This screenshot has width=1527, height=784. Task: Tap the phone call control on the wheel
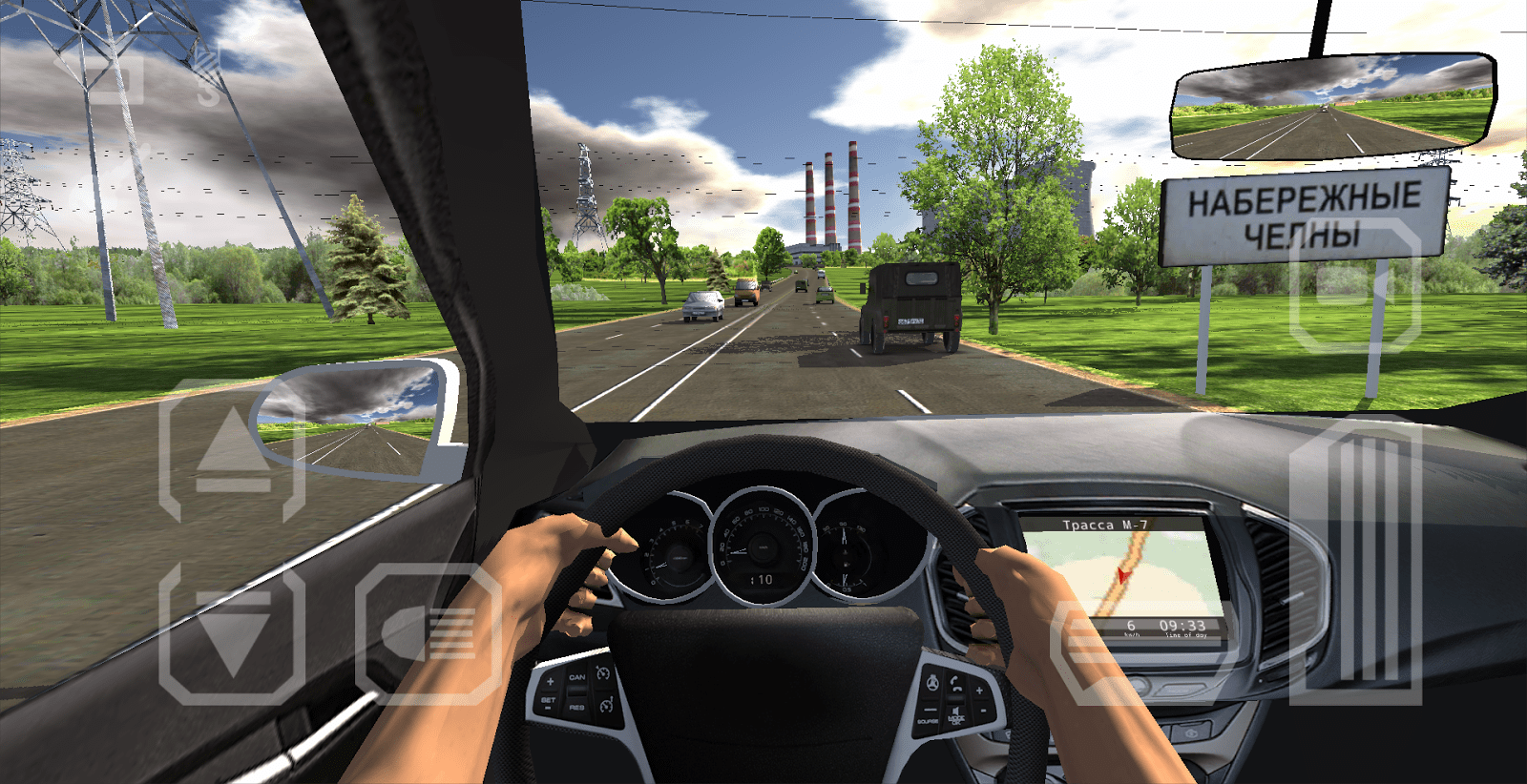click(x=955, y=682)
